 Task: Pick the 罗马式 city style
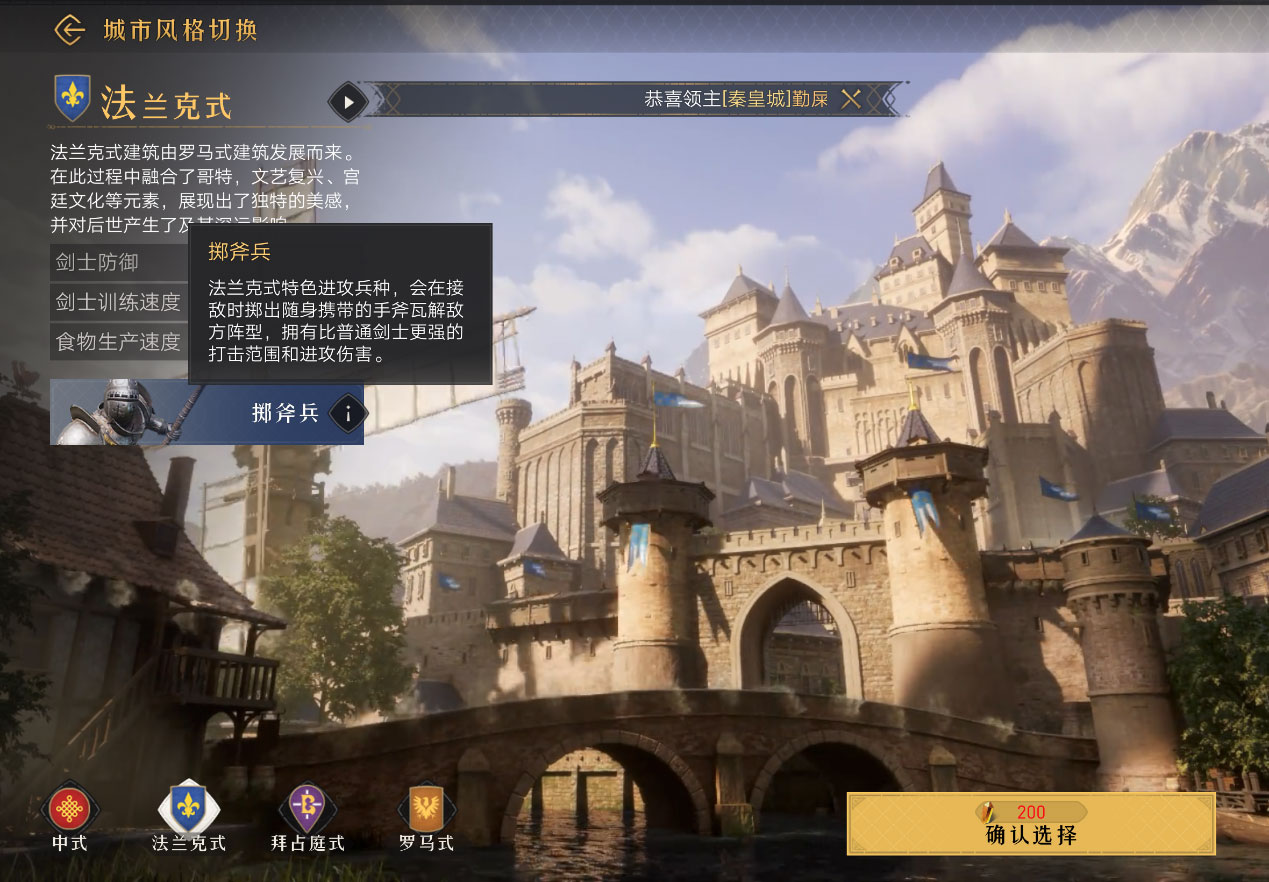point(426,810)
